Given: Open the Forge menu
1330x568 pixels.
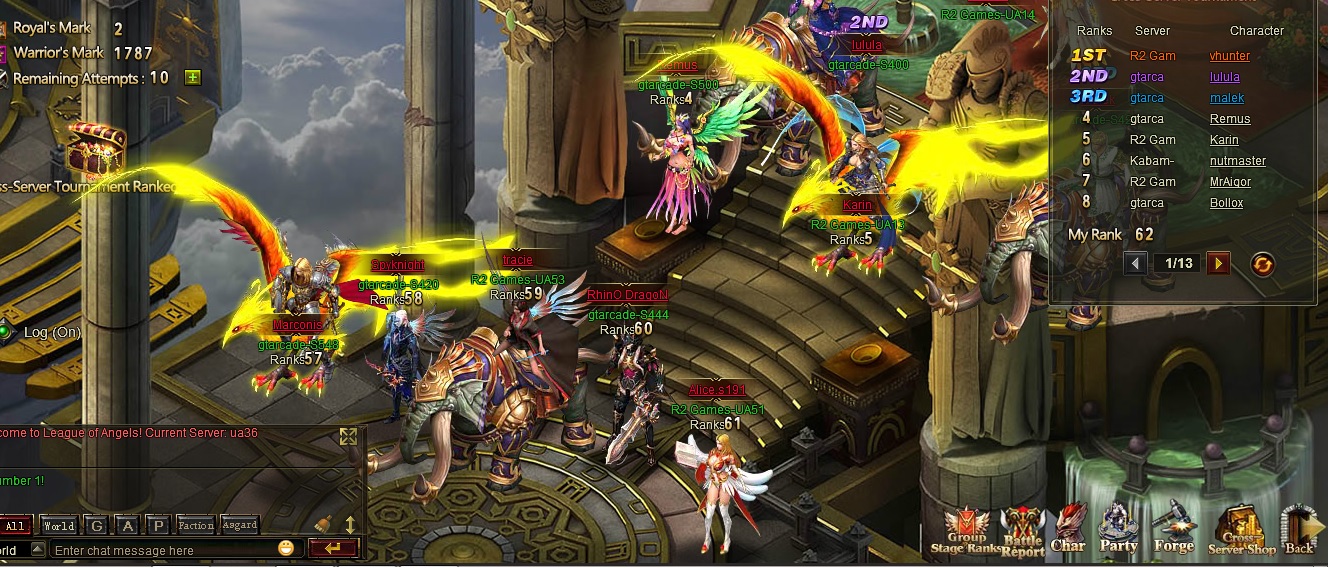Looking at the screenshot, I should [x=1173, y=530].
